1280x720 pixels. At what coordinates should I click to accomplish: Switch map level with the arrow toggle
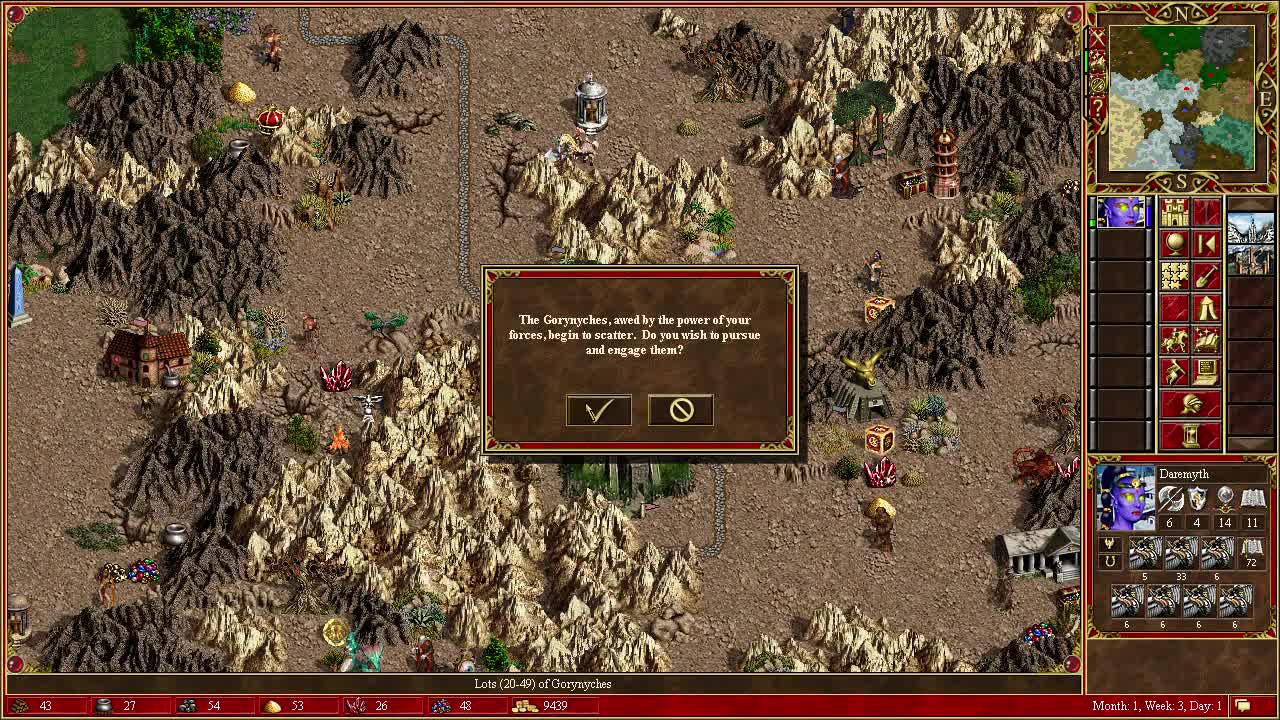coord(1207,244)
